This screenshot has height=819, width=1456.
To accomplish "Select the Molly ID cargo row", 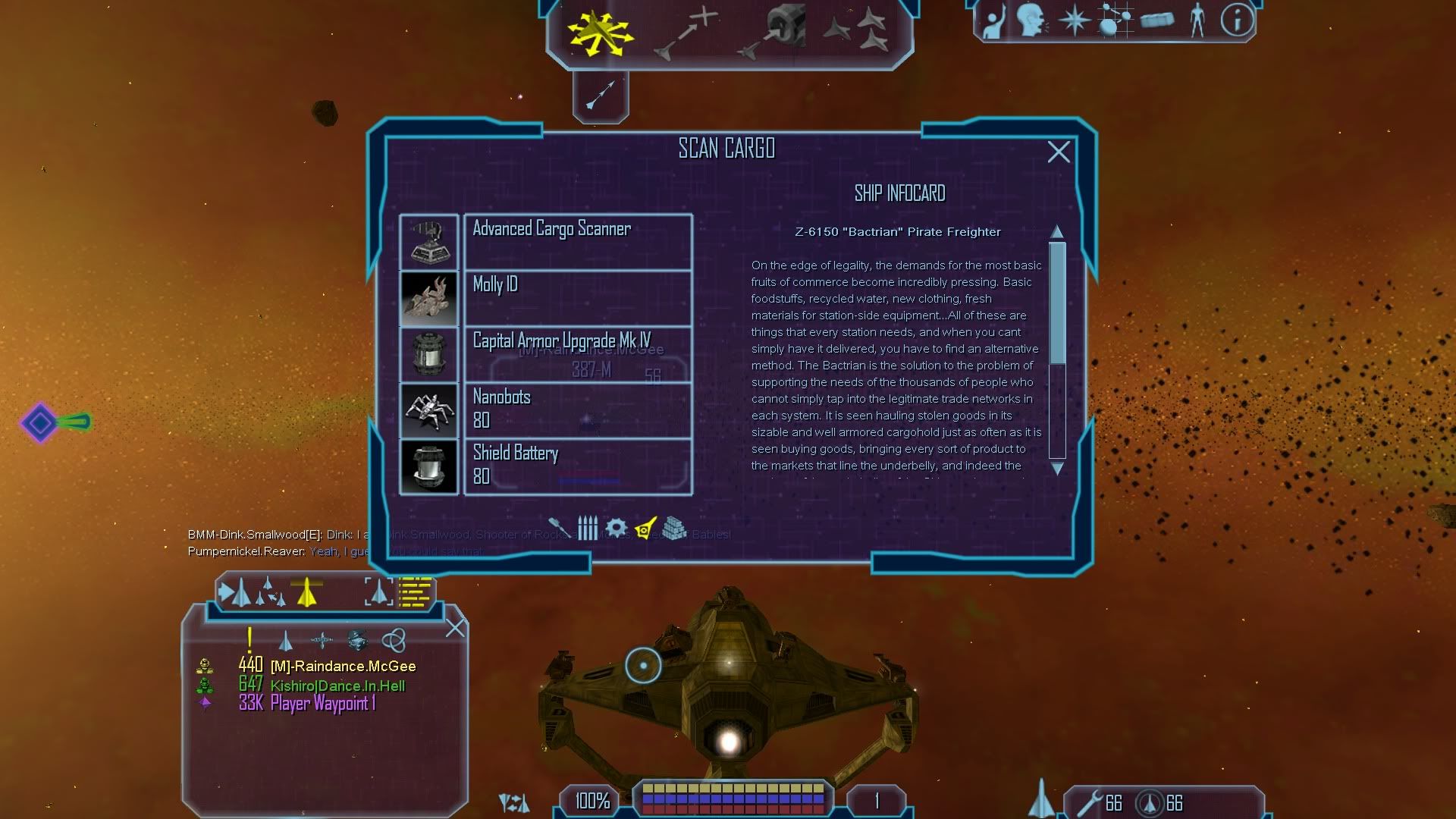I will pyautogui.click(x=577, y=298).
